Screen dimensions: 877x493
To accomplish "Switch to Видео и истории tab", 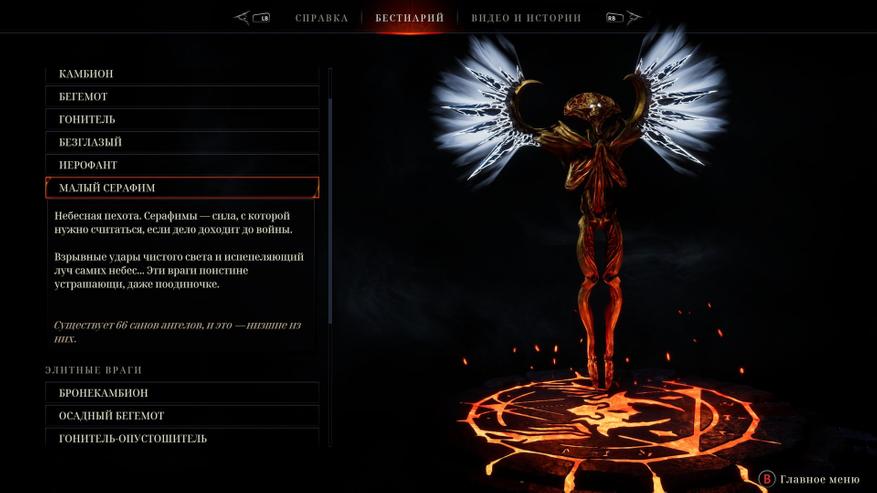I will [x=526, y=18].
